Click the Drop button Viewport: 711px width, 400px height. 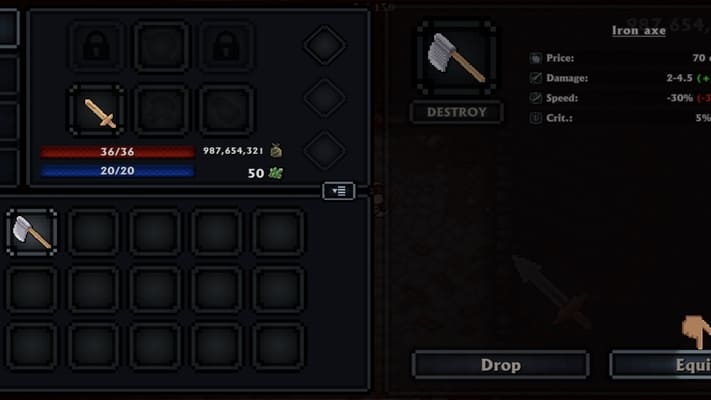click(x=500, y=365)
